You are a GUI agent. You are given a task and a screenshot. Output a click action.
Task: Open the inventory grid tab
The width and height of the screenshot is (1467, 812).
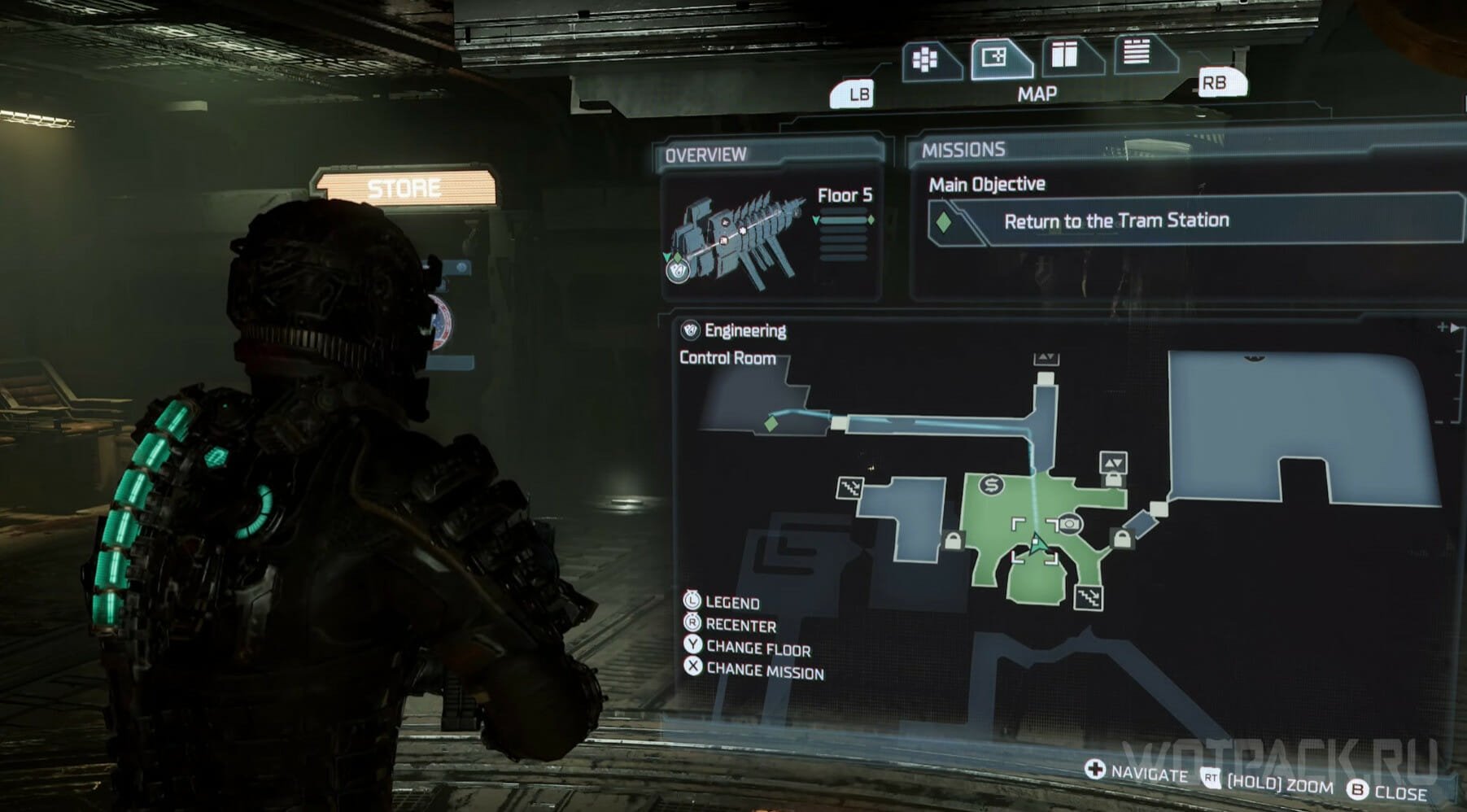tap(926, 59)
